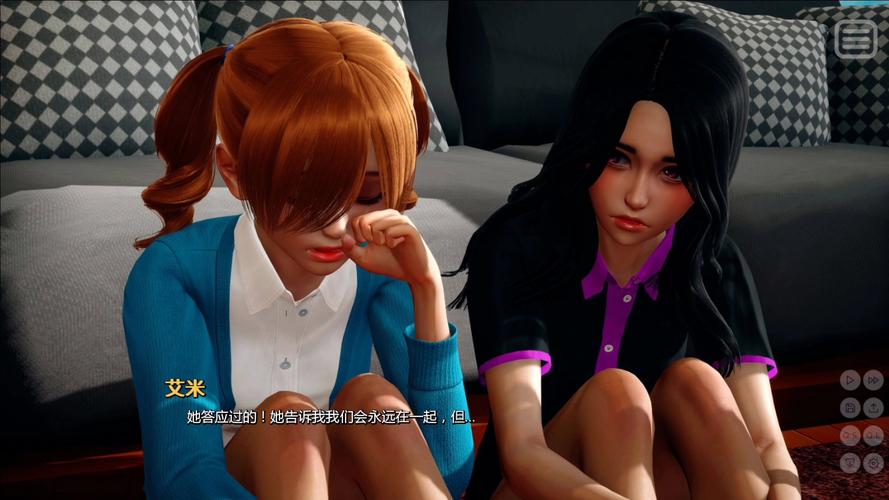Quick load with the Q.L button

point(873,435)
